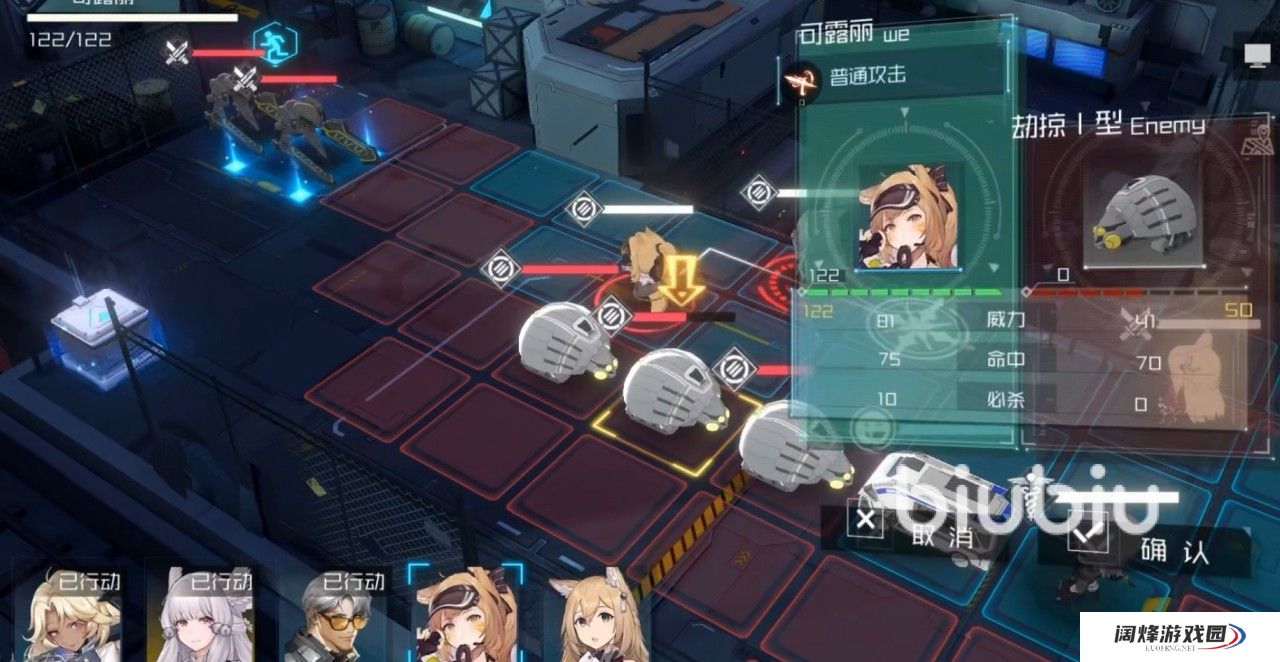Click the running figure icon above the mechs

(269, 43)
